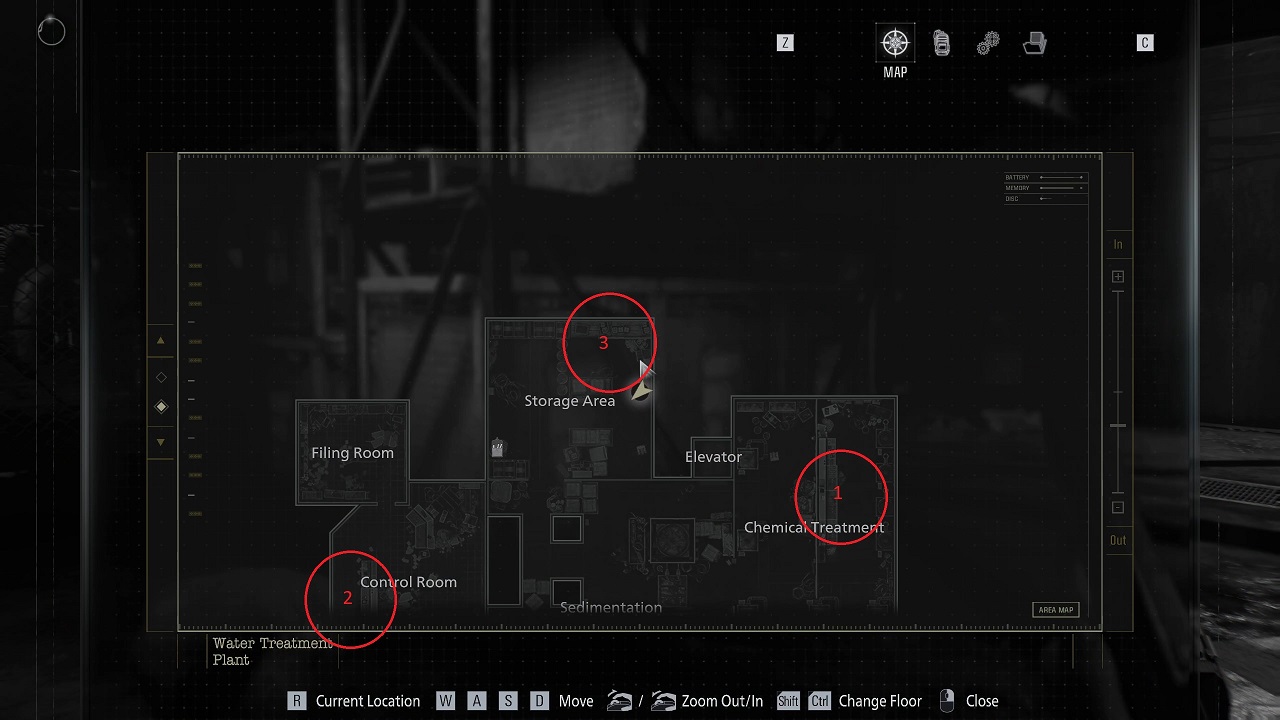
Task: Click the down arrow to change floor
Action: point(160,441)
